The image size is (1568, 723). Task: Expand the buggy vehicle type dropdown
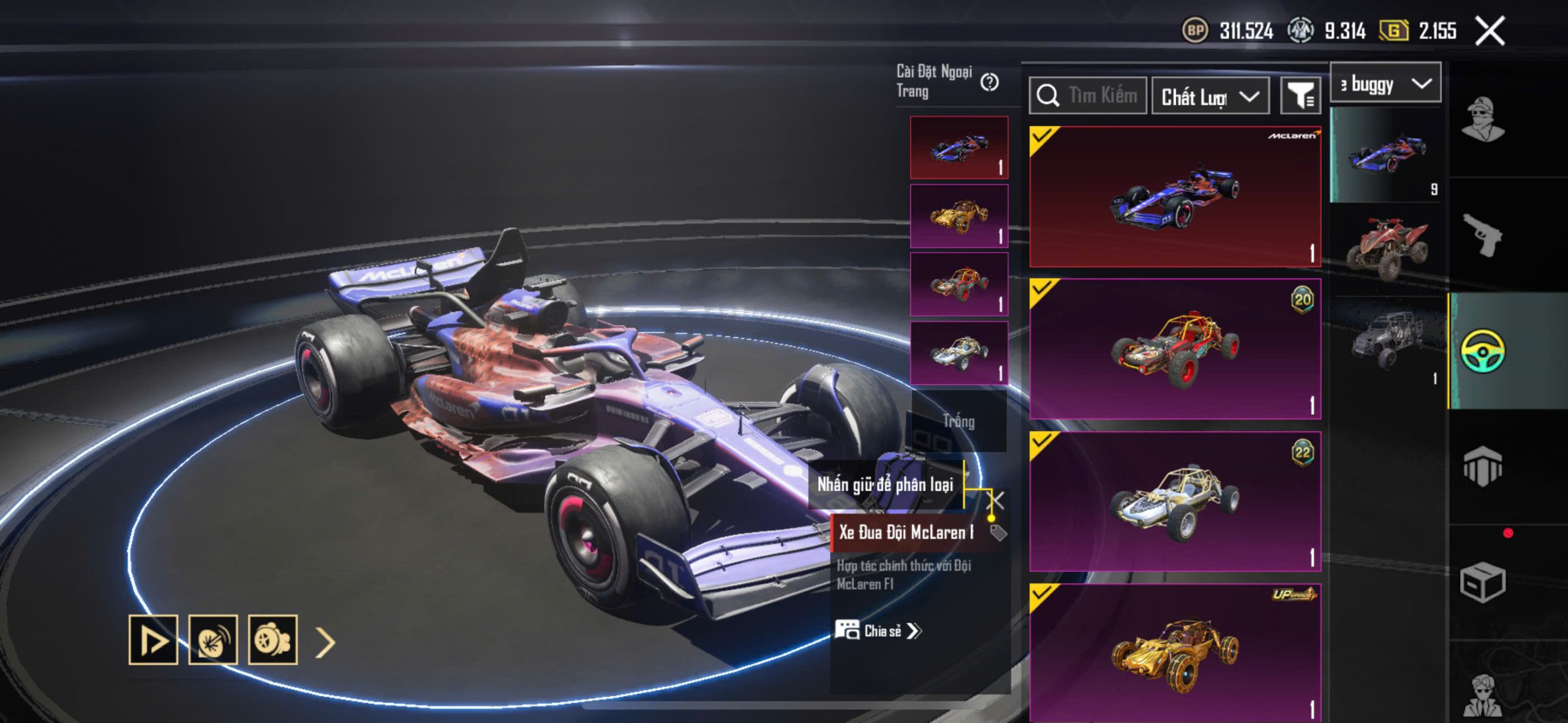[x=1385, y=83]
